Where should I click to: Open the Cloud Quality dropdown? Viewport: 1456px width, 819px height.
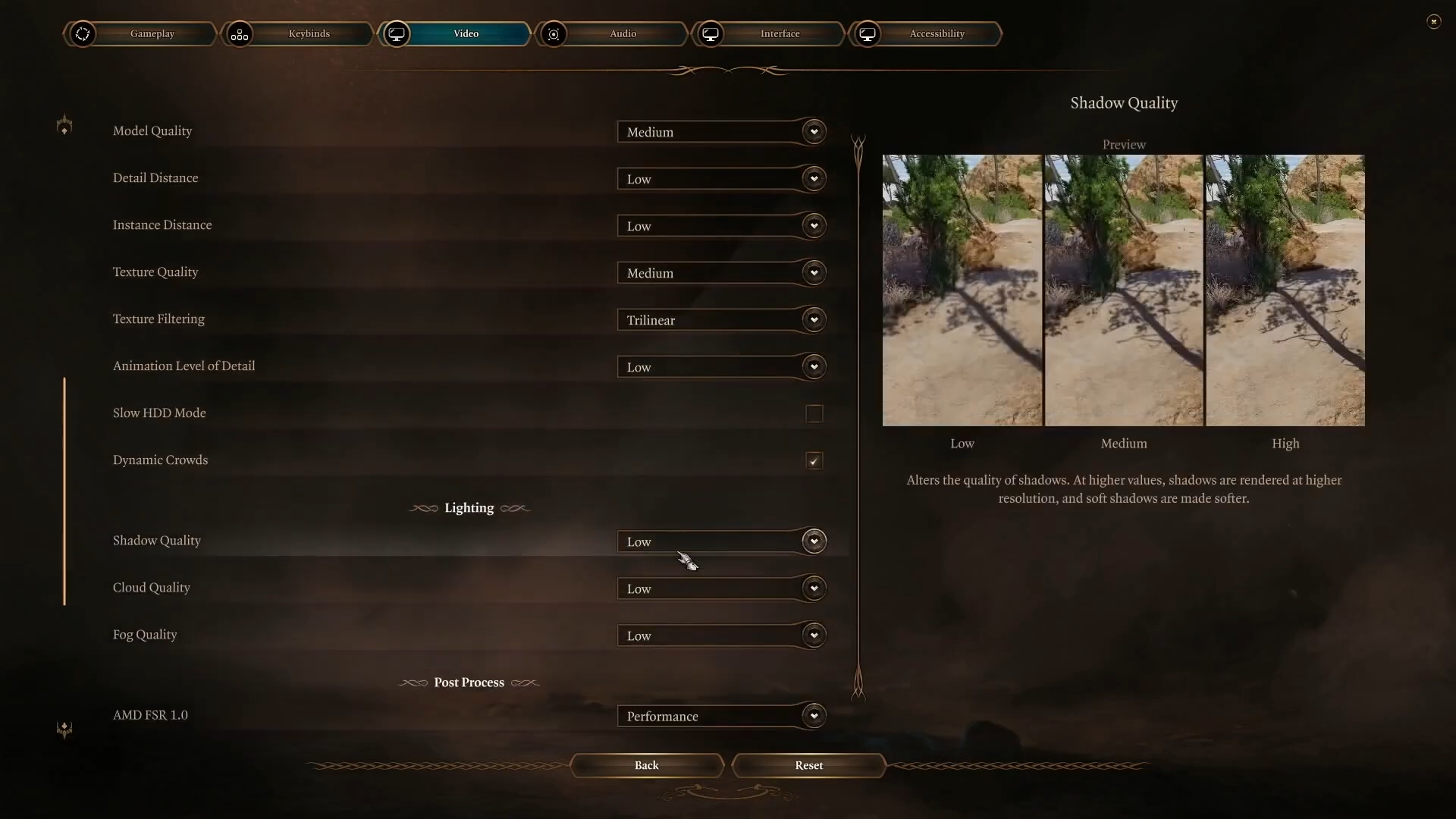pos(720,588)
